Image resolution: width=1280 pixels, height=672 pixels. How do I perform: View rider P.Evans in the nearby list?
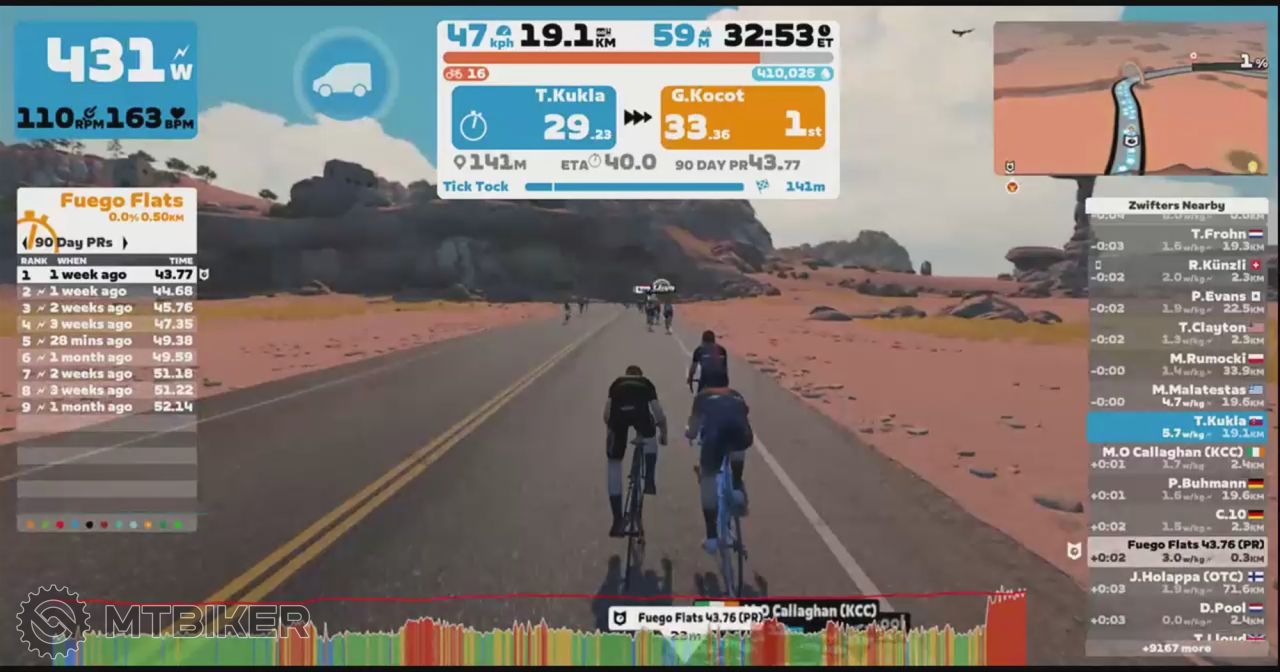(x=1177, y=301)
